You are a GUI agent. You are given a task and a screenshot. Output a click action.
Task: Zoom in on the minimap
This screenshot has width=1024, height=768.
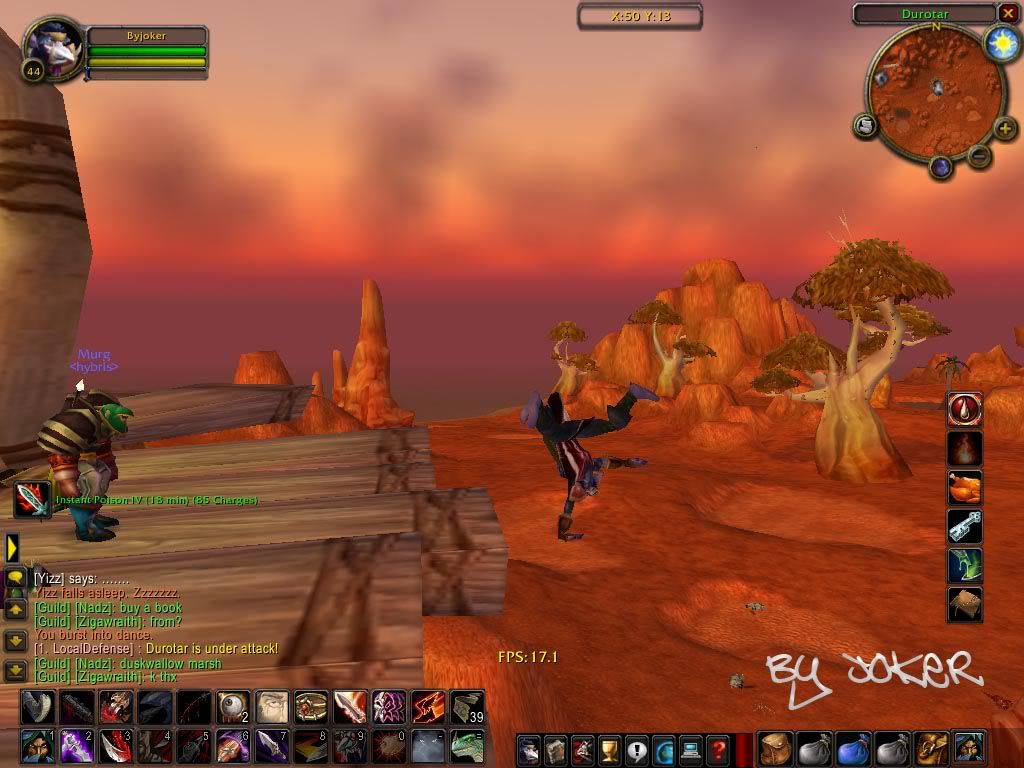pyautogui.click(x=1006, y=130)
